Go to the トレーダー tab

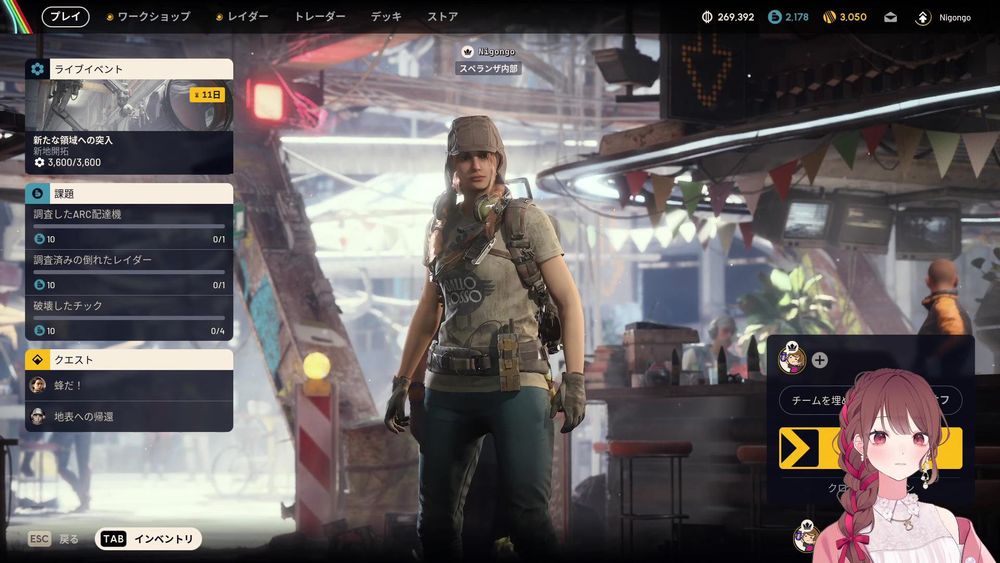320,17
